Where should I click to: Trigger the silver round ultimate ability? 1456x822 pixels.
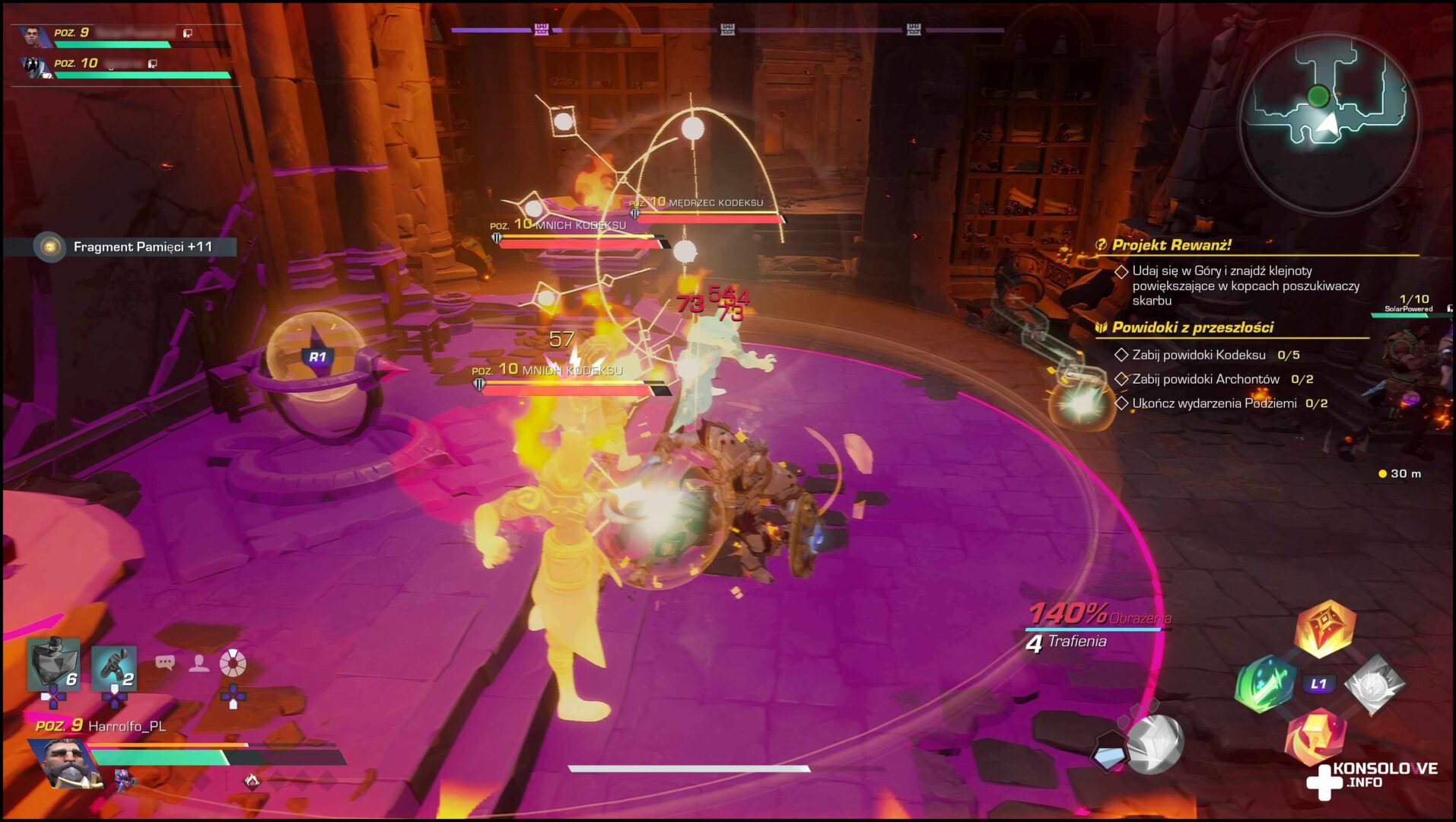1154,744
